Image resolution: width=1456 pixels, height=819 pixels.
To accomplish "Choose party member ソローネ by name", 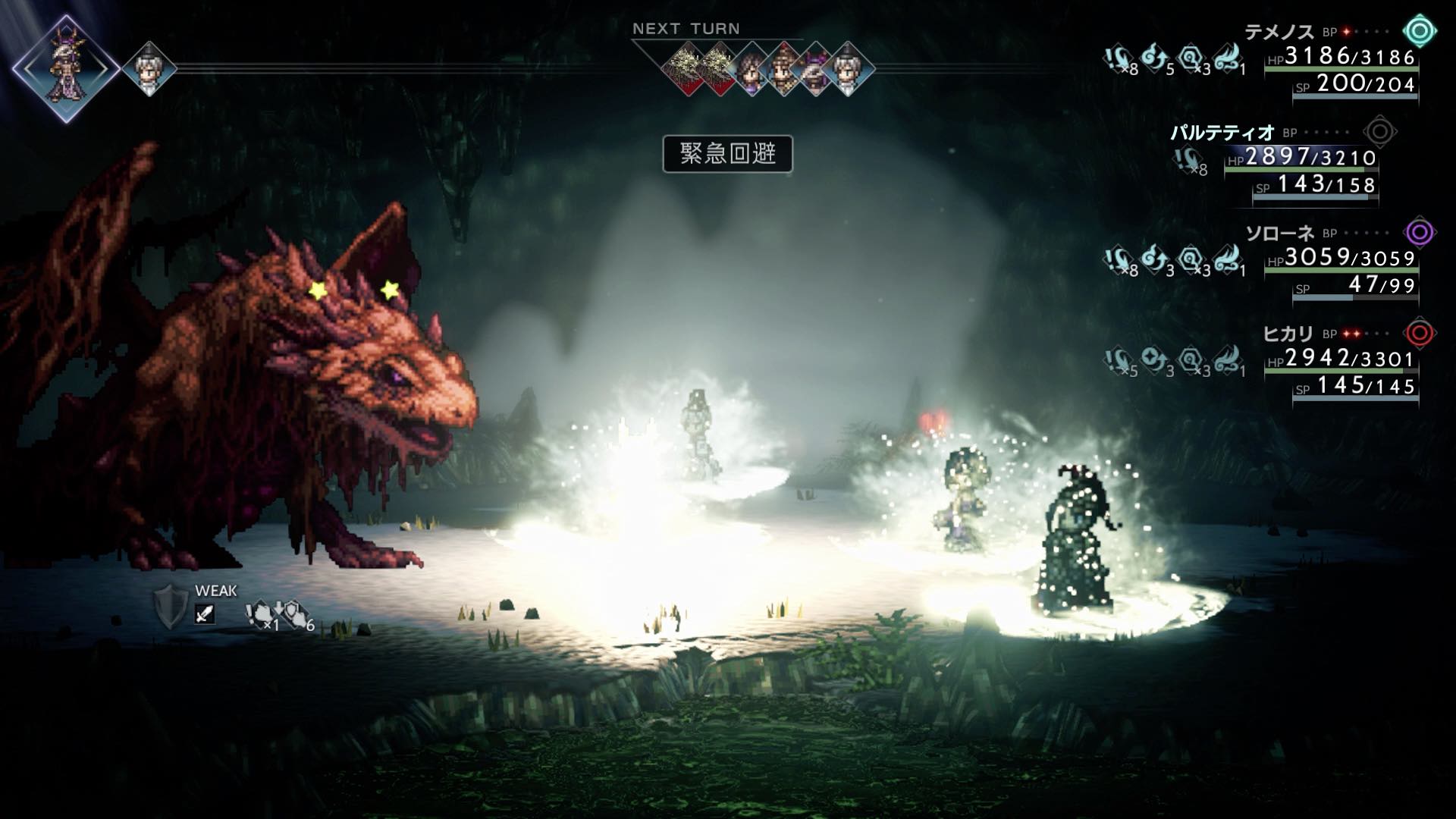I will pyautogui.click(x=1279, y=233).
